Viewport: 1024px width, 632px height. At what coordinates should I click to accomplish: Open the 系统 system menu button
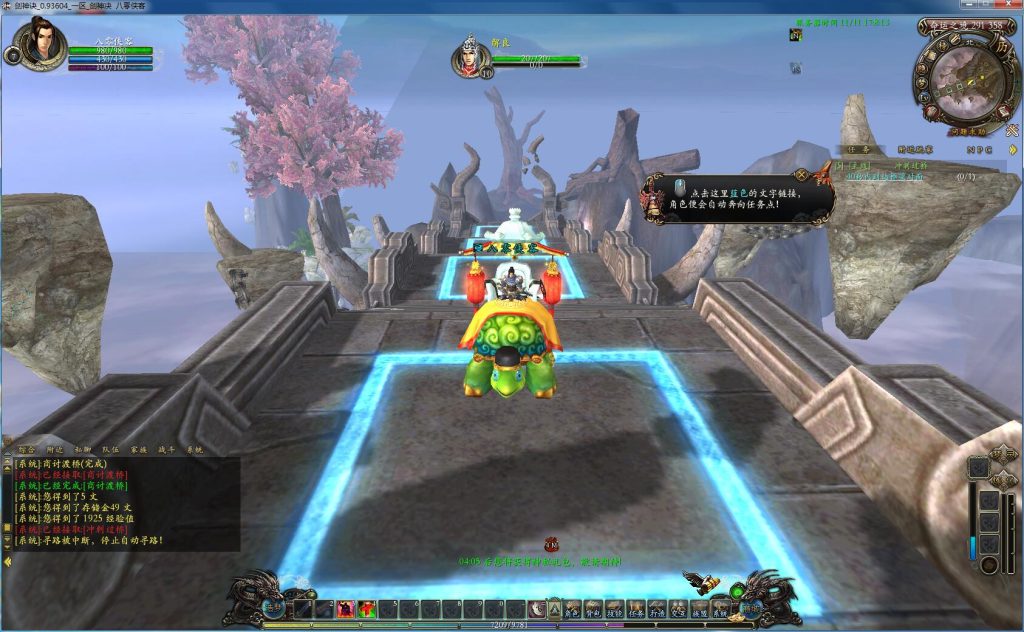click(x=720, y=607)
